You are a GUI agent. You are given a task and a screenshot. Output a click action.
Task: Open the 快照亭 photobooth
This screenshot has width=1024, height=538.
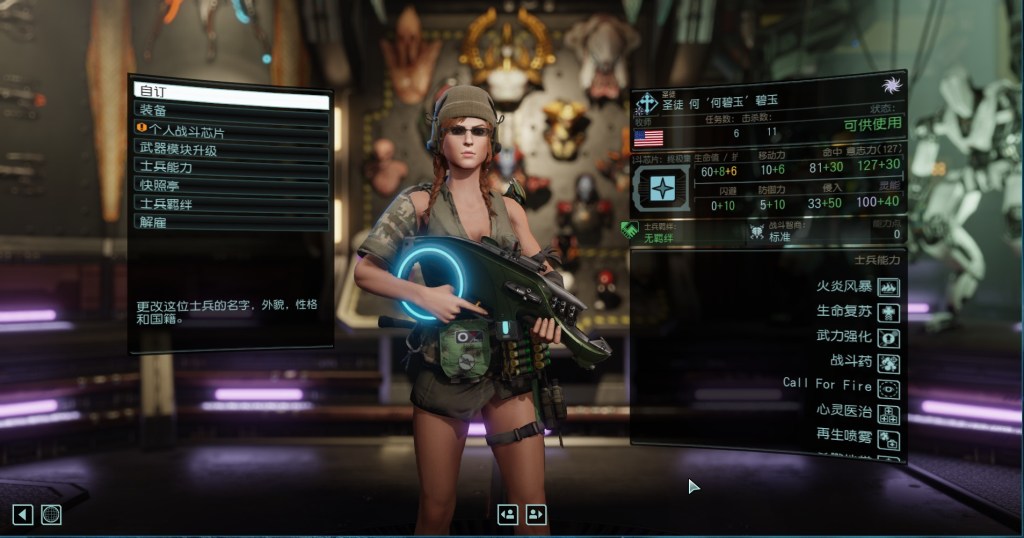231,185
